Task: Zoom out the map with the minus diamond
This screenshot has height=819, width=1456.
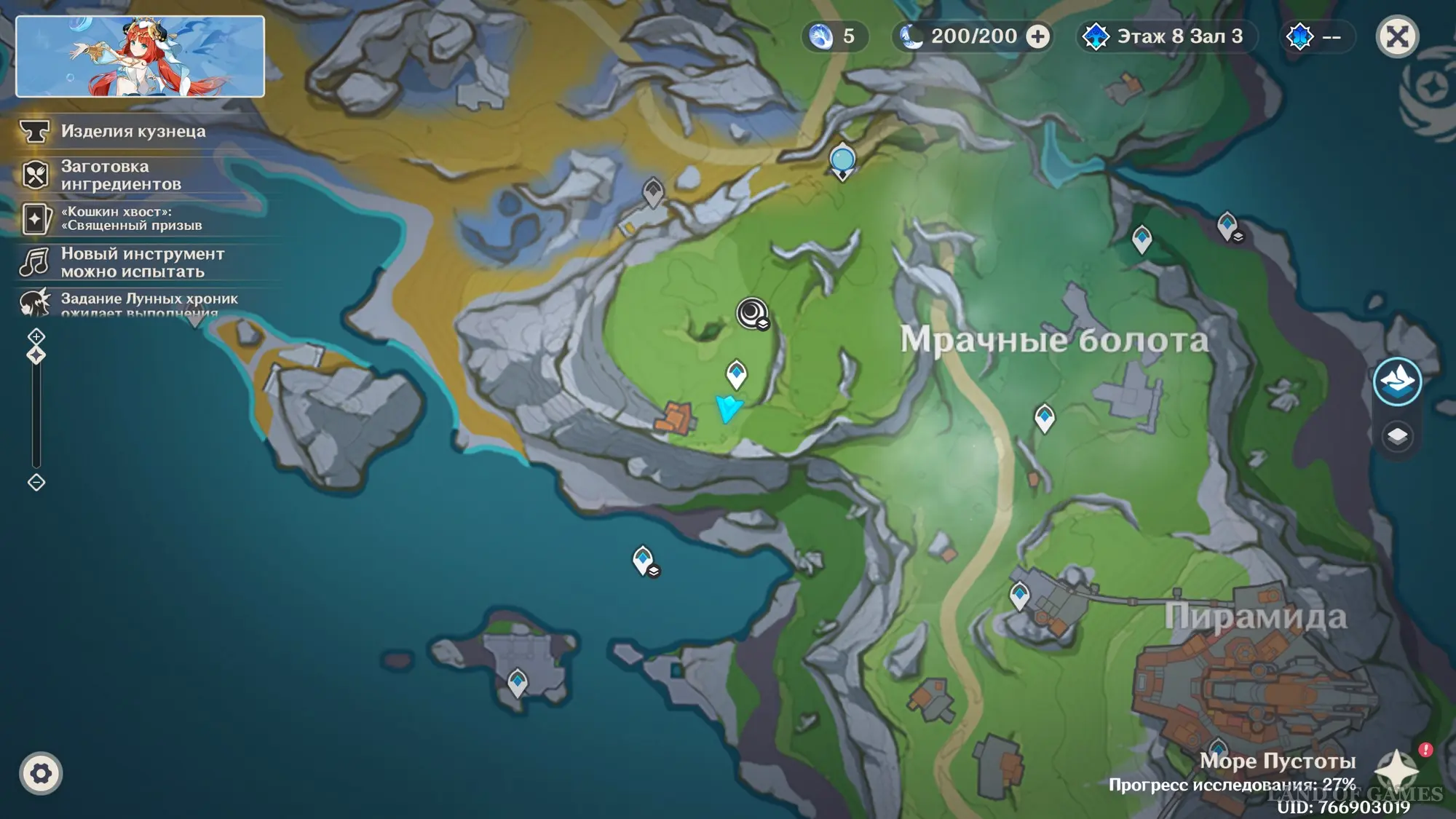Action: [x=36, y=482]
